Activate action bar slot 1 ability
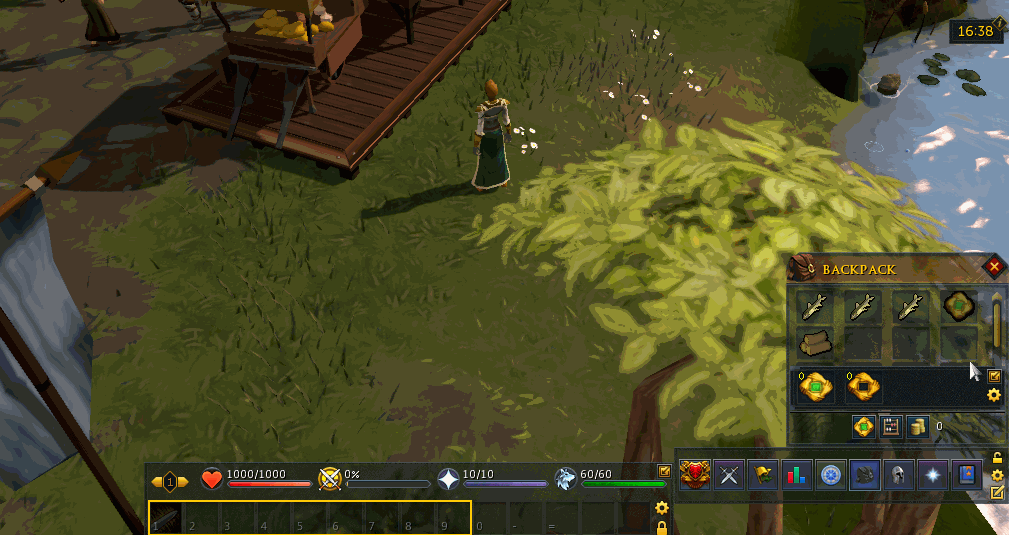The width and height of the screenshot is (1009, 535). click(167, 518)
